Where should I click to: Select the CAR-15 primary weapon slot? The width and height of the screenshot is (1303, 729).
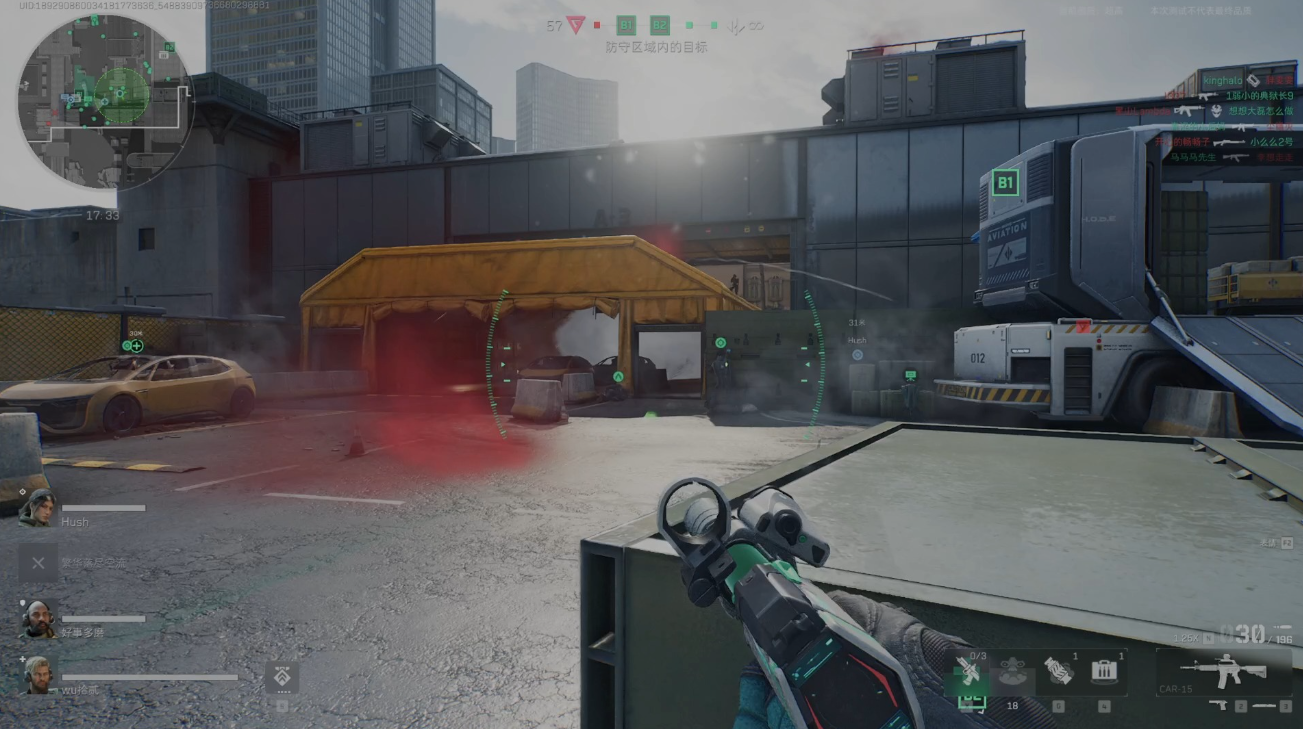(1223, 671)
